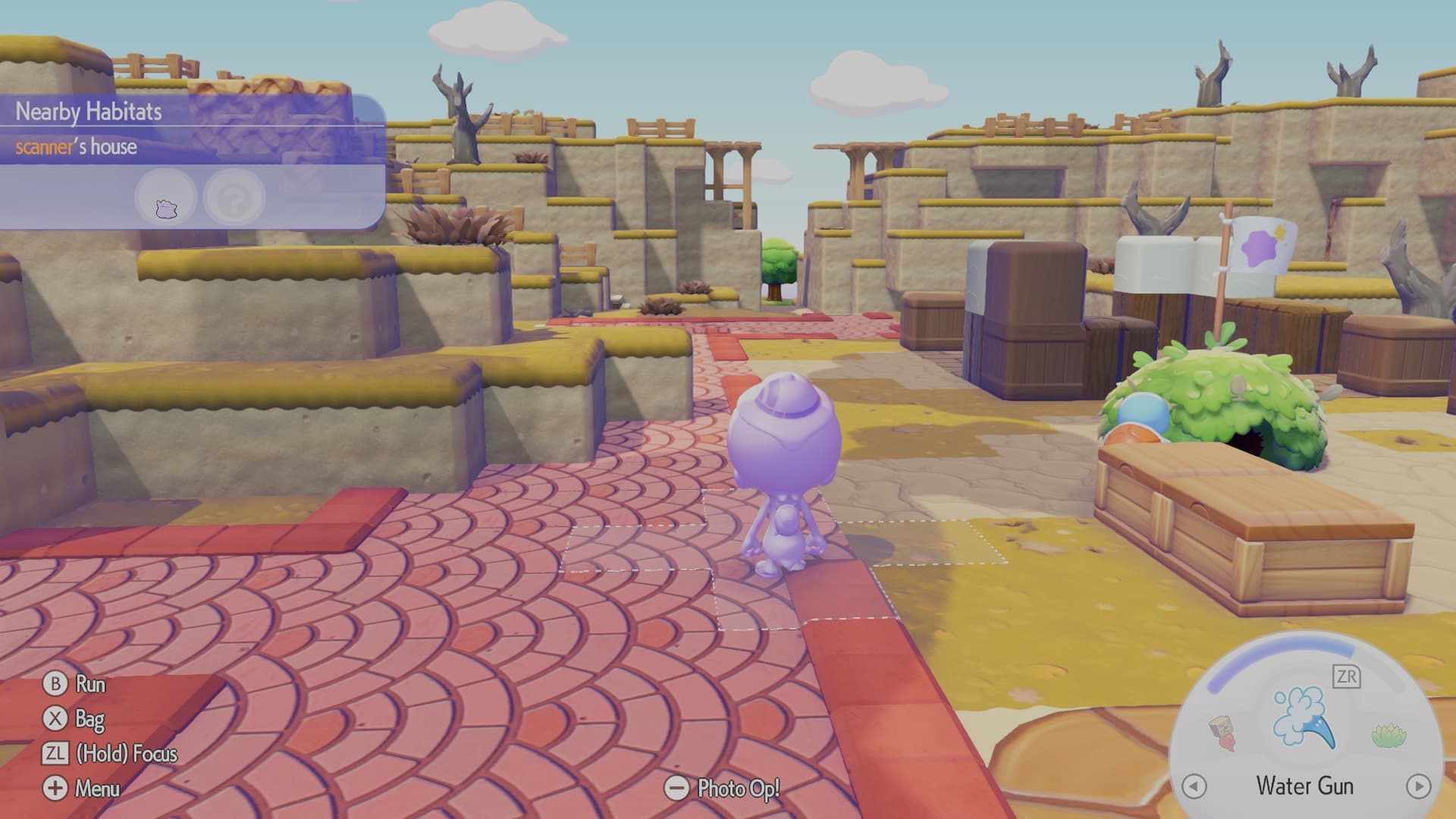This screenshot has width=1456, height=819.
Task: Click the question mark habitat icon
Action: [234, 197]
